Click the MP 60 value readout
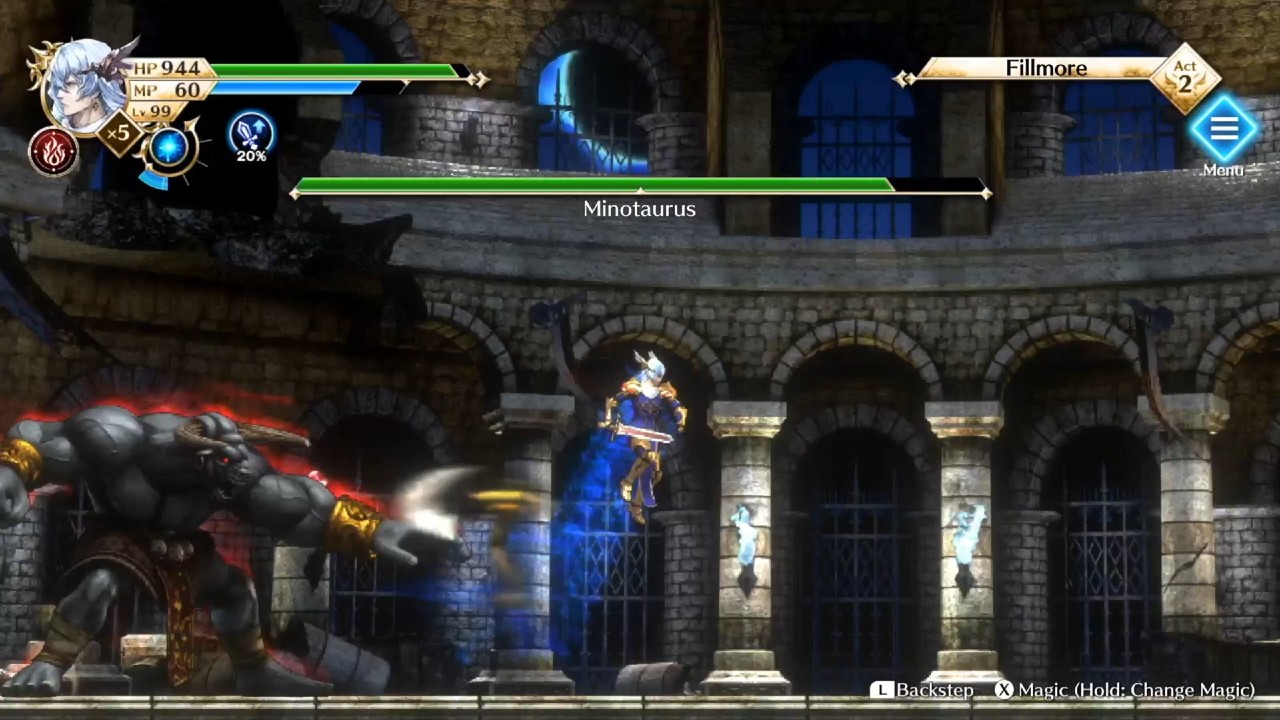The width and height of the screenshot is (1280, 720). tap(168, 89)
